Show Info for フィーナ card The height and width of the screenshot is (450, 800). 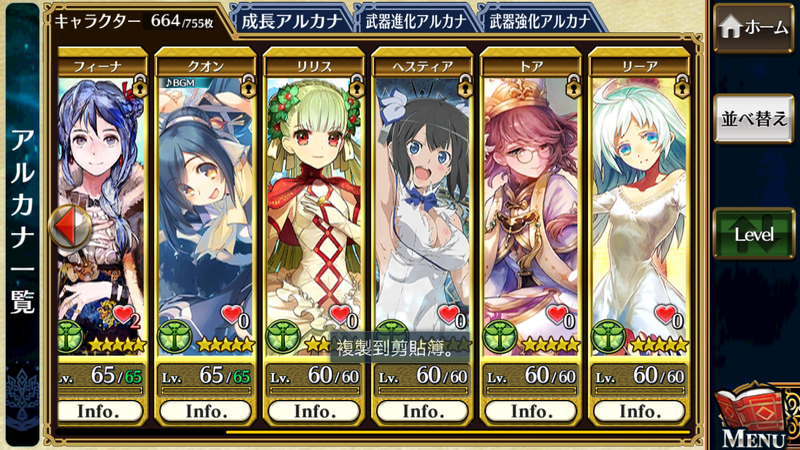coord(97,410)
